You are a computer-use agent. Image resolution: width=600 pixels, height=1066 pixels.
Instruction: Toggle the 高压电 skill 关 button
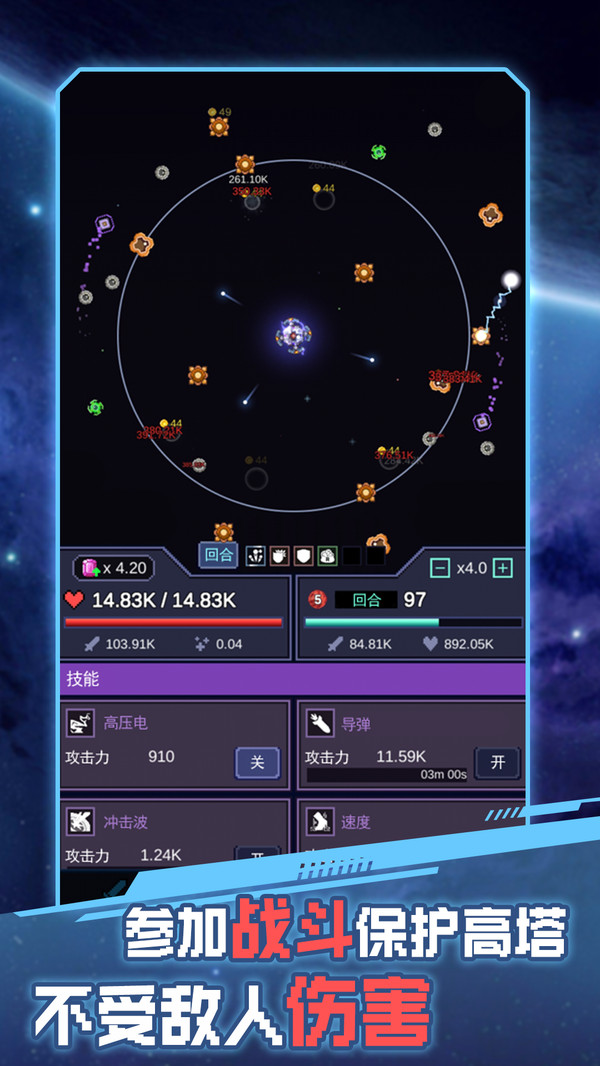coord(257,762)
